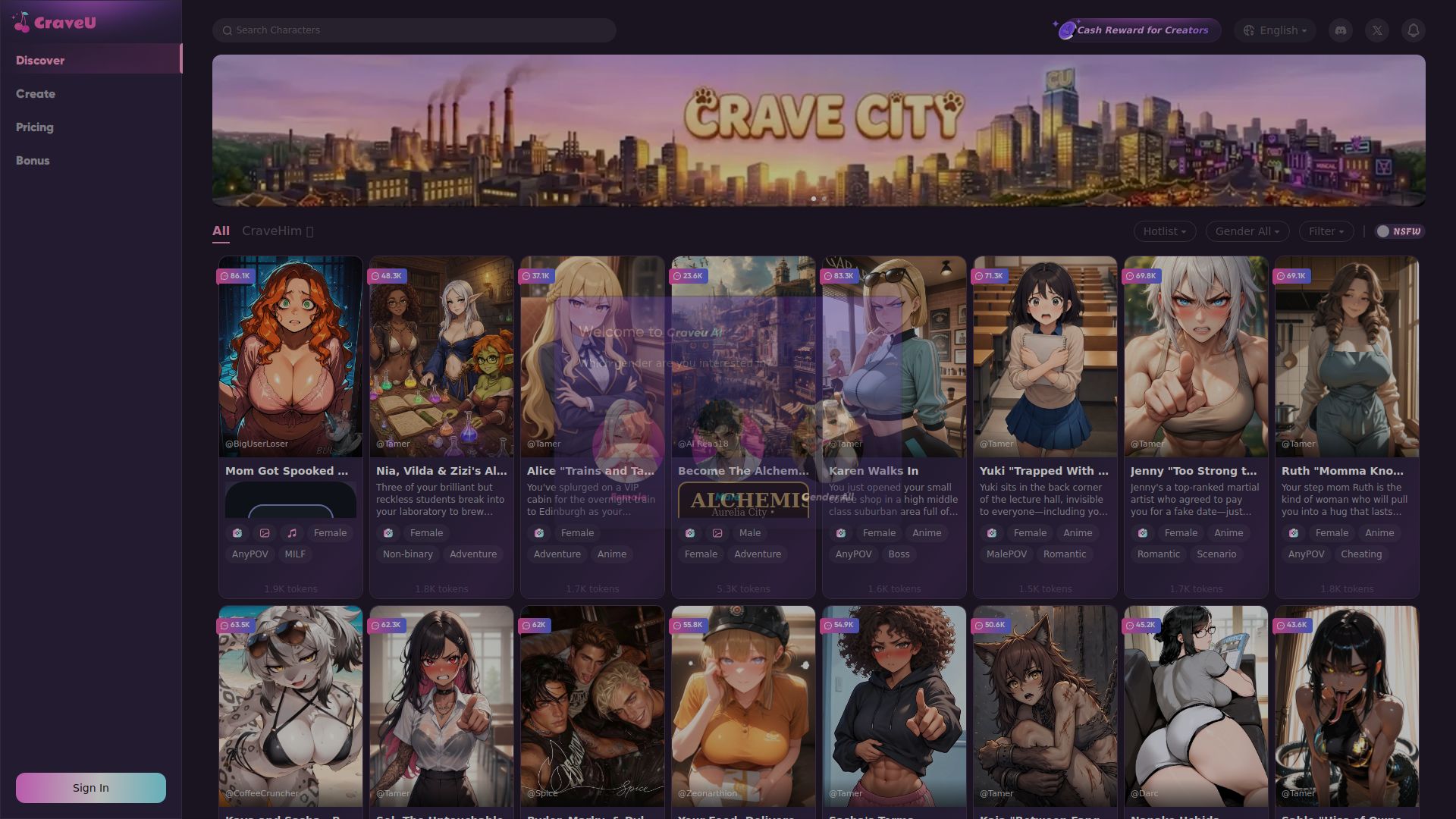Open the Pricing page from the sidebar

click(x=35, y=127)
